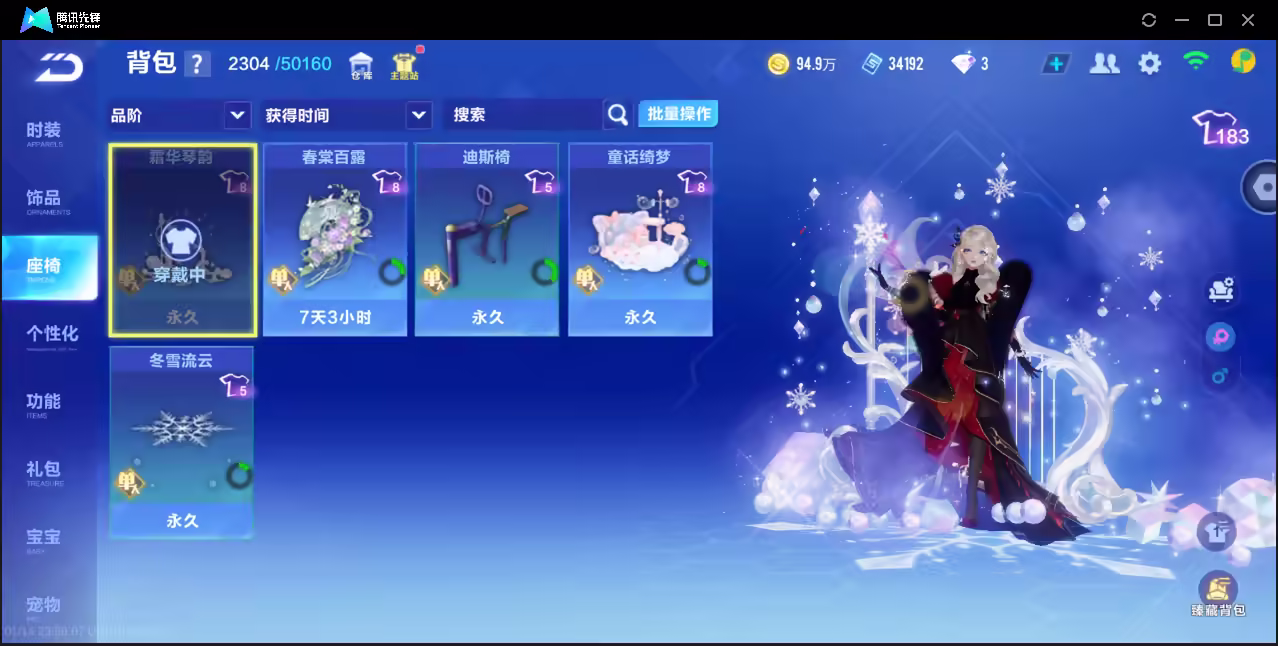Click the 搜索 search field

pyautogui.click(x=524, y=115)
